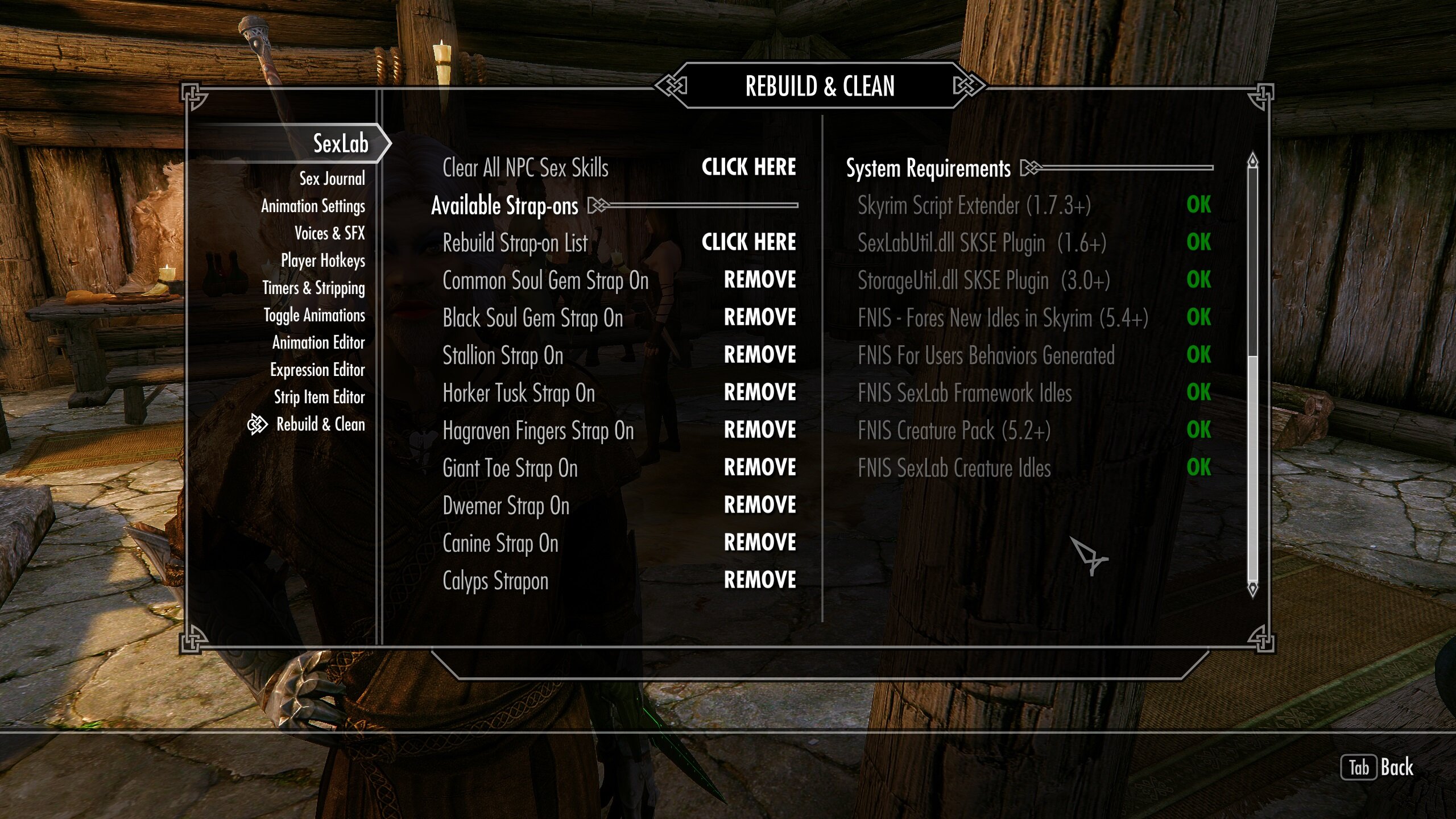Viewport: 1456px width, 819px height.
Task: Click the scrollbar down arrow
Action: click(x=1252, y=589)
